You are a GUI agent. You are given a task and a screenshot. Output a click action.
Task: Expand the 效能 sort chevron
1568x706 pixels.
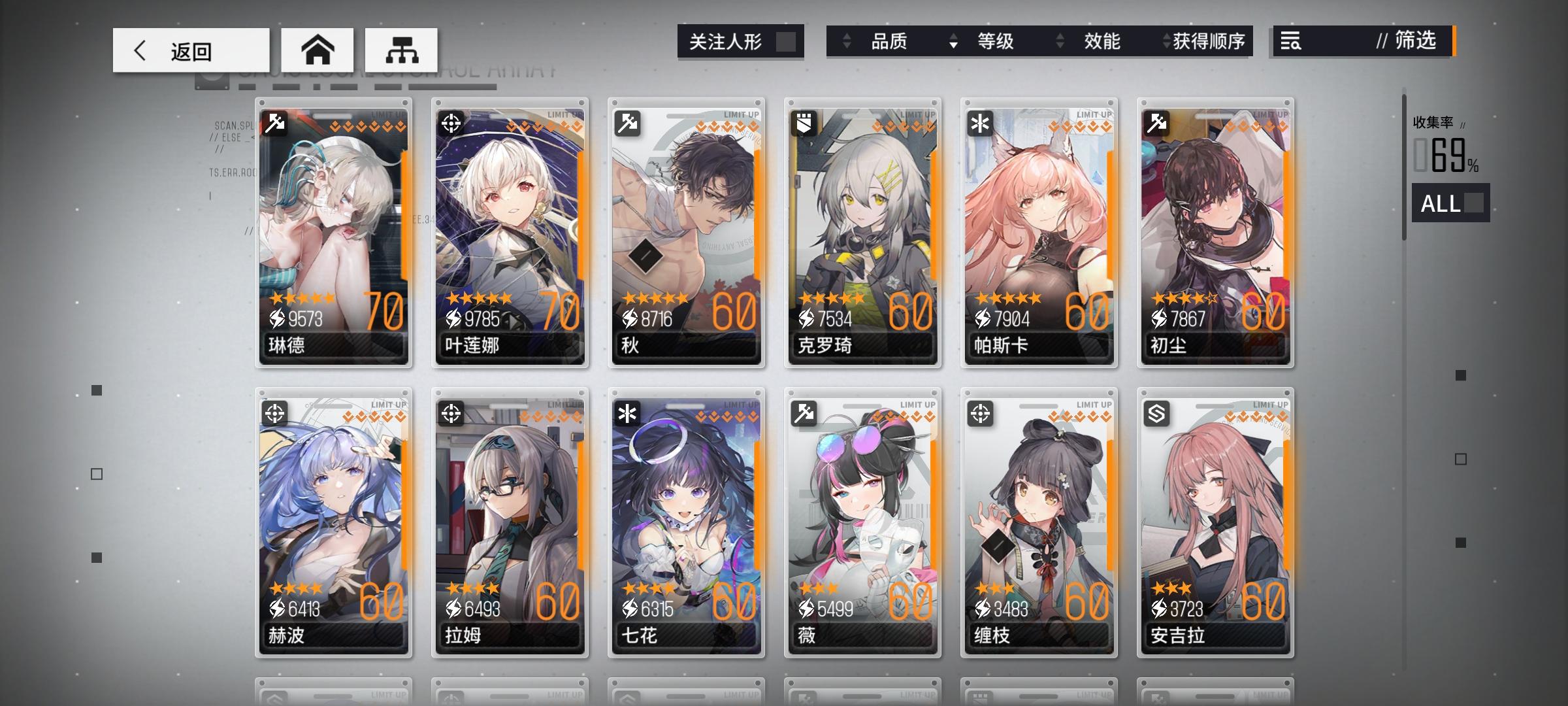[x=1060, y=41]
